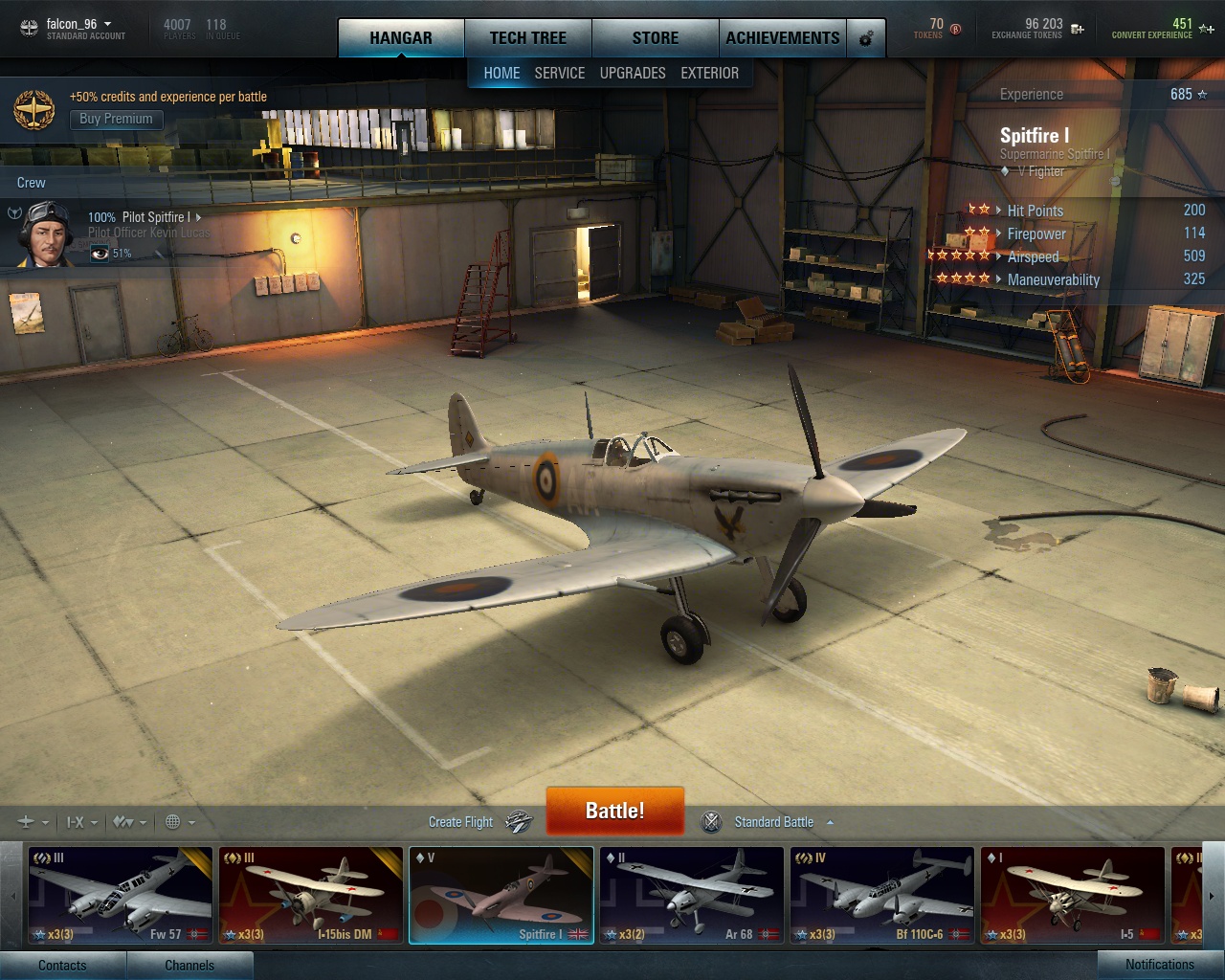Image resolution: width=1225 pixels, height=980 pixels.
Task: Go to the Upgrades sub-tab
Action: [632, 73]
